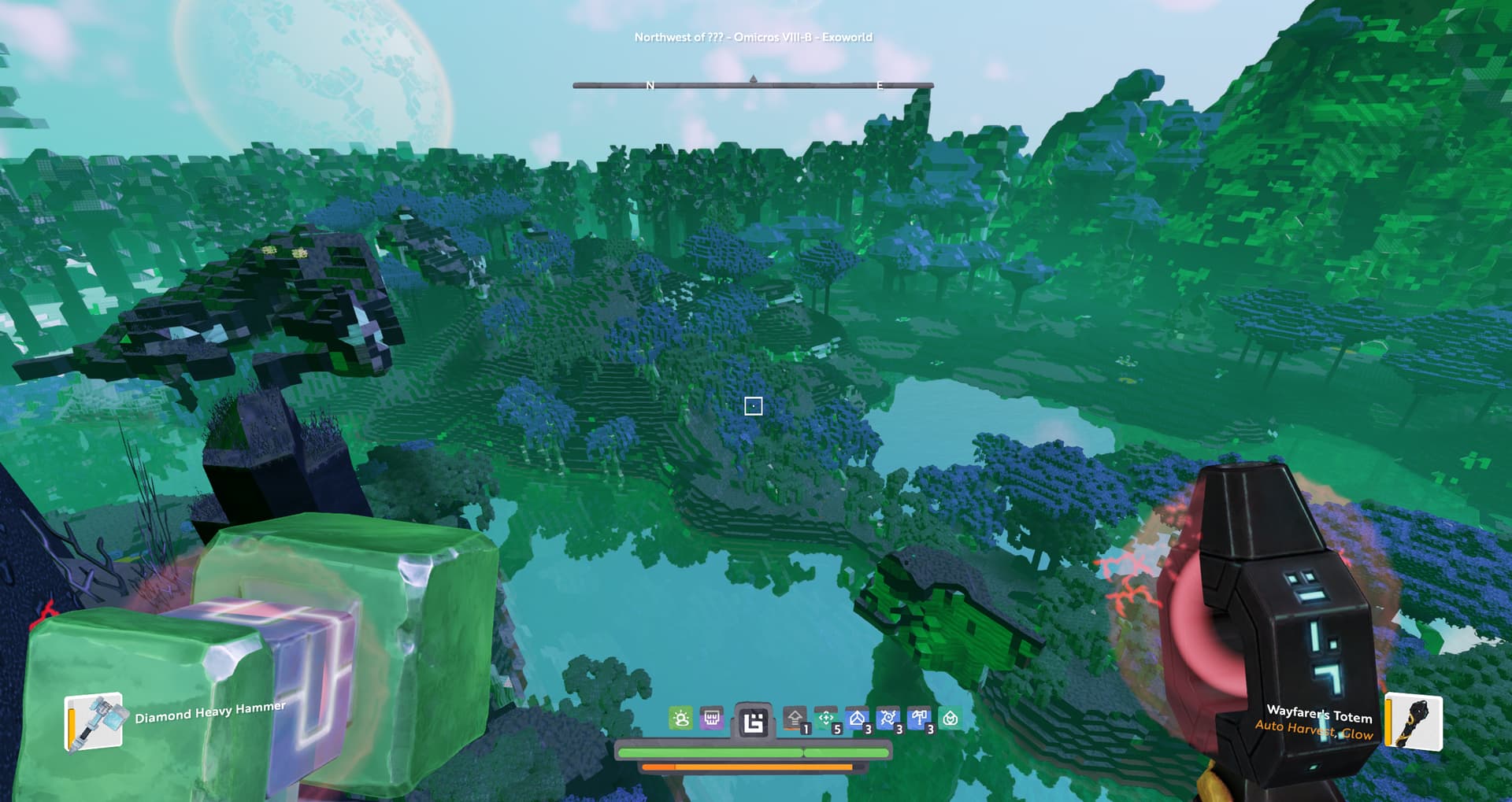Screen dimensions: 1512x802
Task: Click the green sun-and-person status icon
Action: click(x=681, y=719)
